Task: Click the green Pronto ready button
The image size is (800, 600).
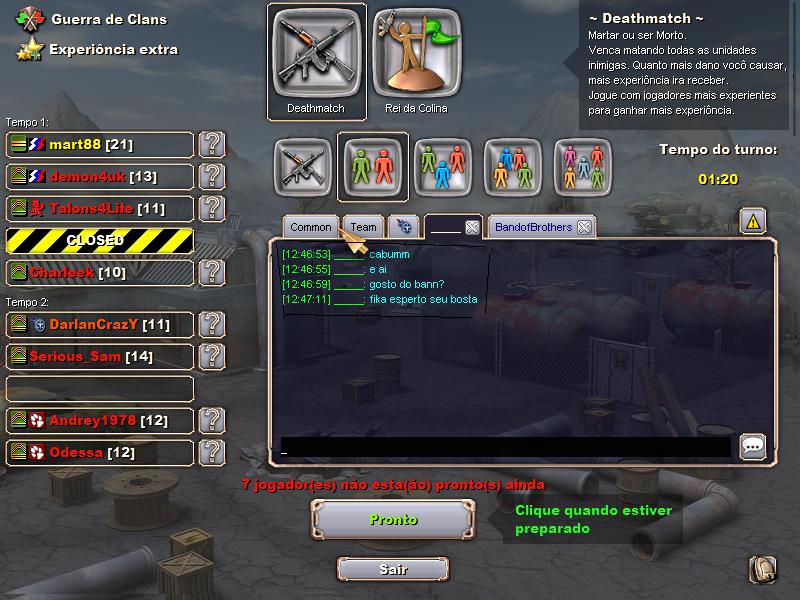Action: point(392,520)
